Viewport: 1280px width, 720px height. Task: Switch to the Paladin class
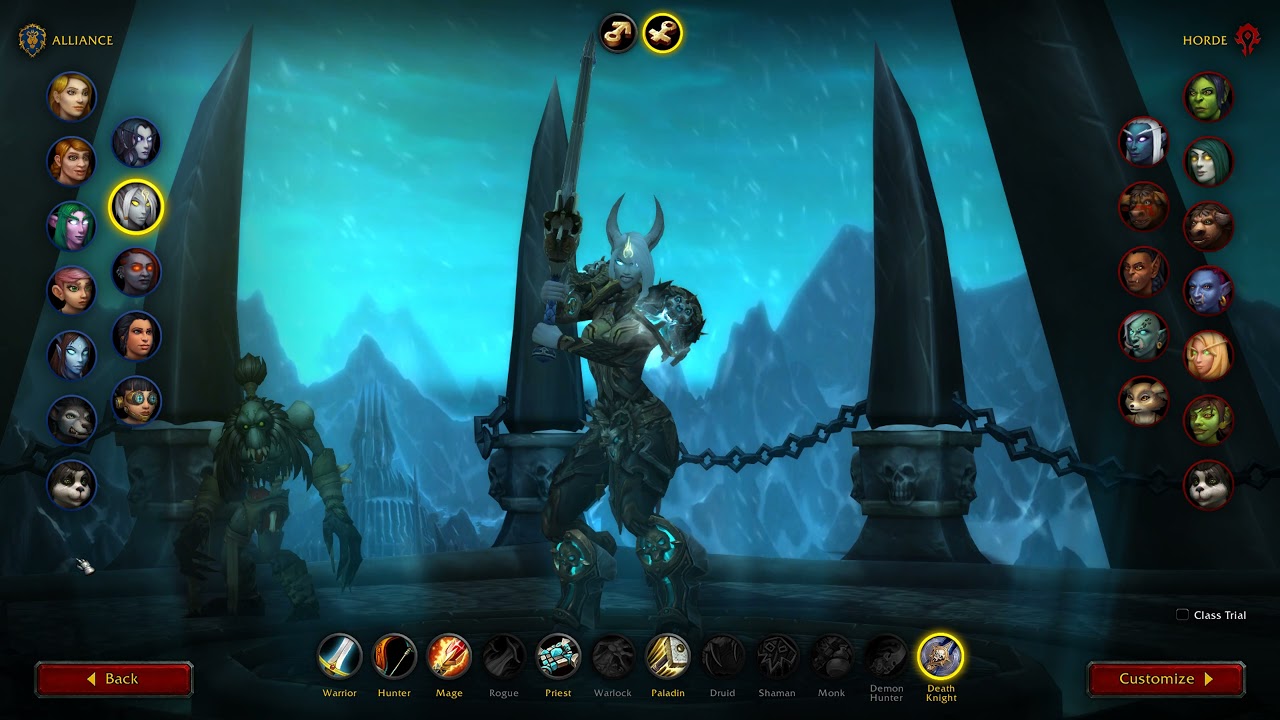point(667,658)
